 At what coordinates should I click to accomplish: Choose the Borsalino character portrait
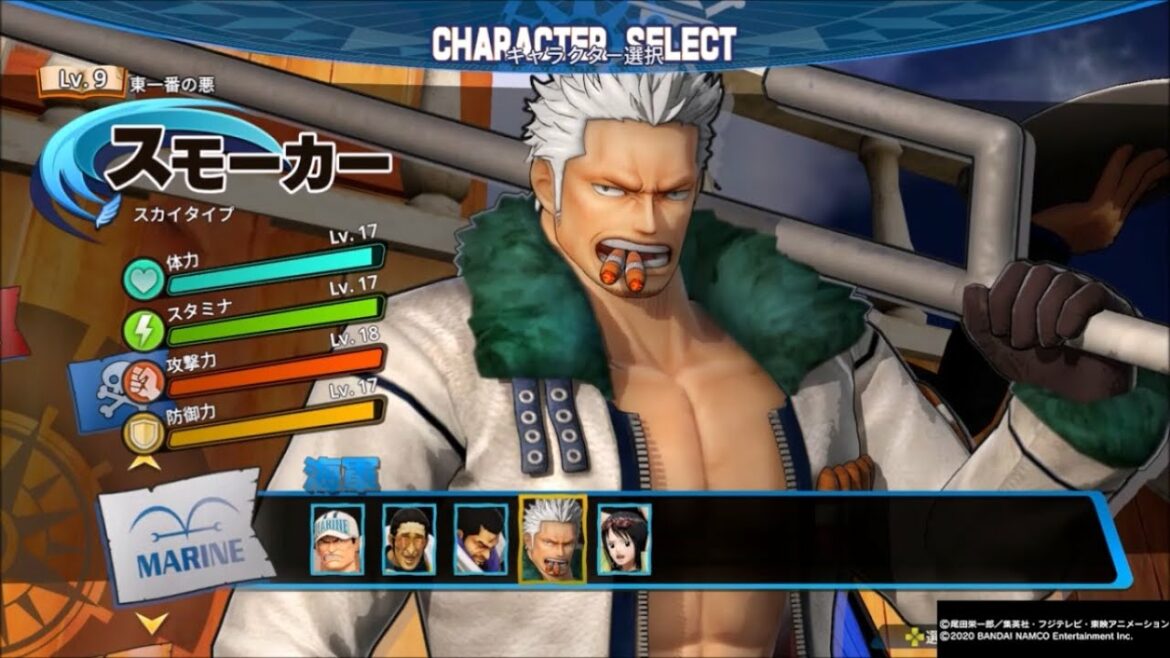pyautogui.click(x=409, y=539)
